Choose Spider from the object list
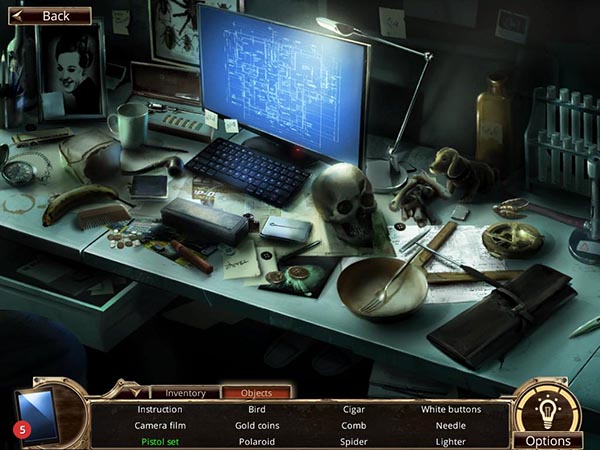Viewport: 600px width, 450px height. tap(354, 440)
